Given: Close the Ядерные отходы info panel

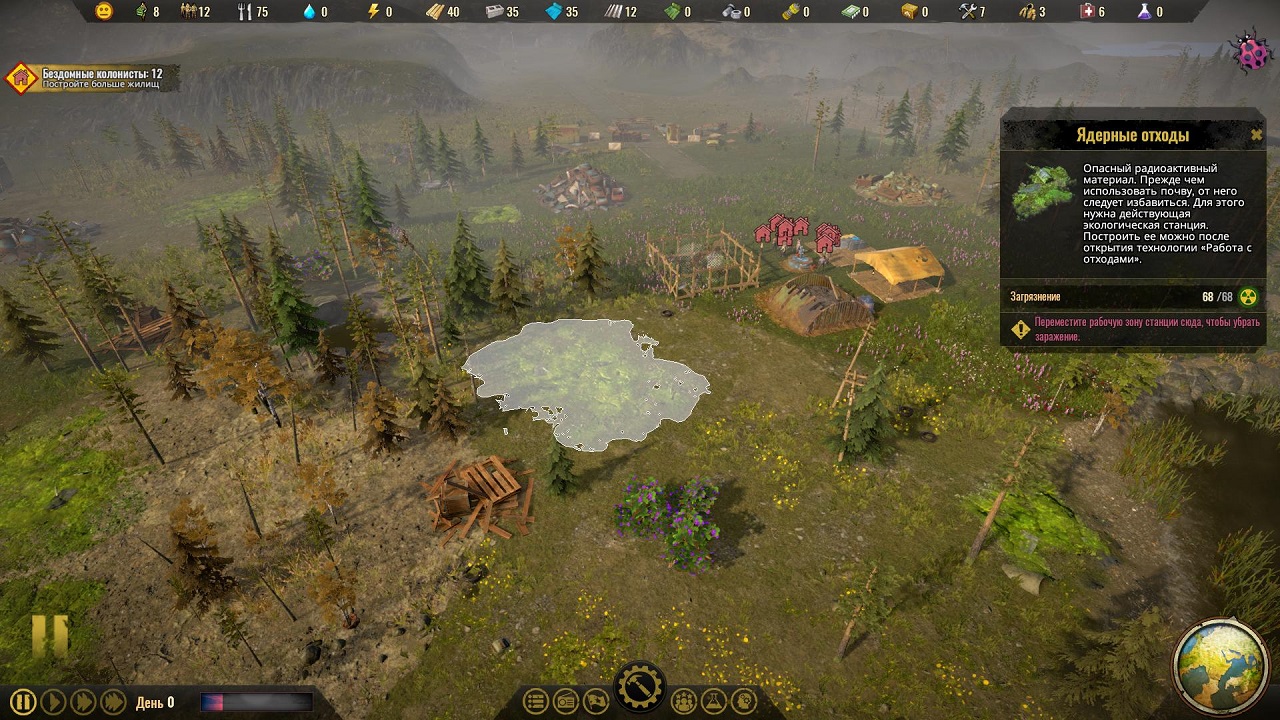Looking at the screenshot, I should tap(1256, 135).
